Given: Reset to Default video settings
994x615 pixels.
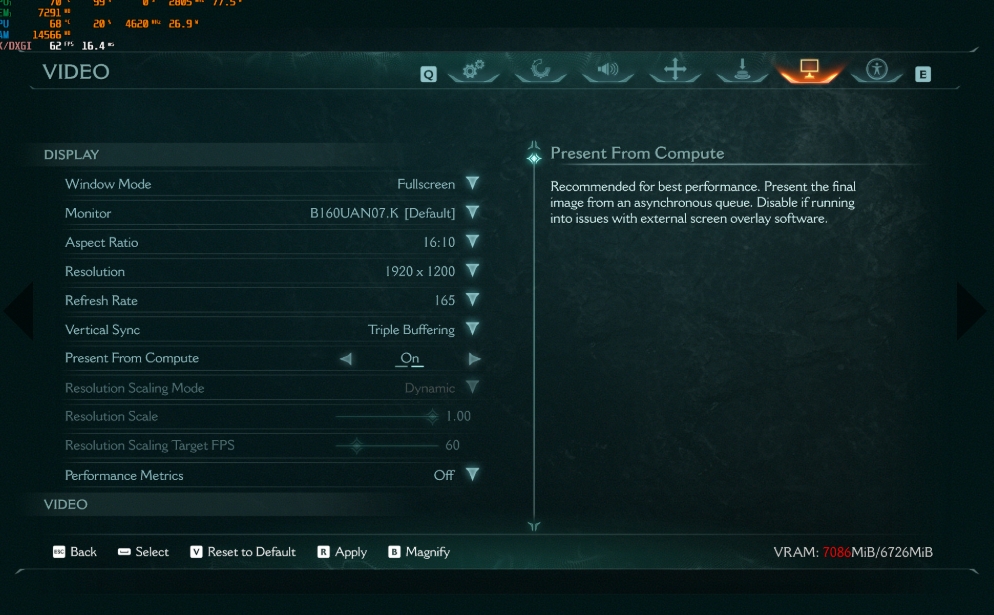Looking at the screenshot, I should (243, 552).
